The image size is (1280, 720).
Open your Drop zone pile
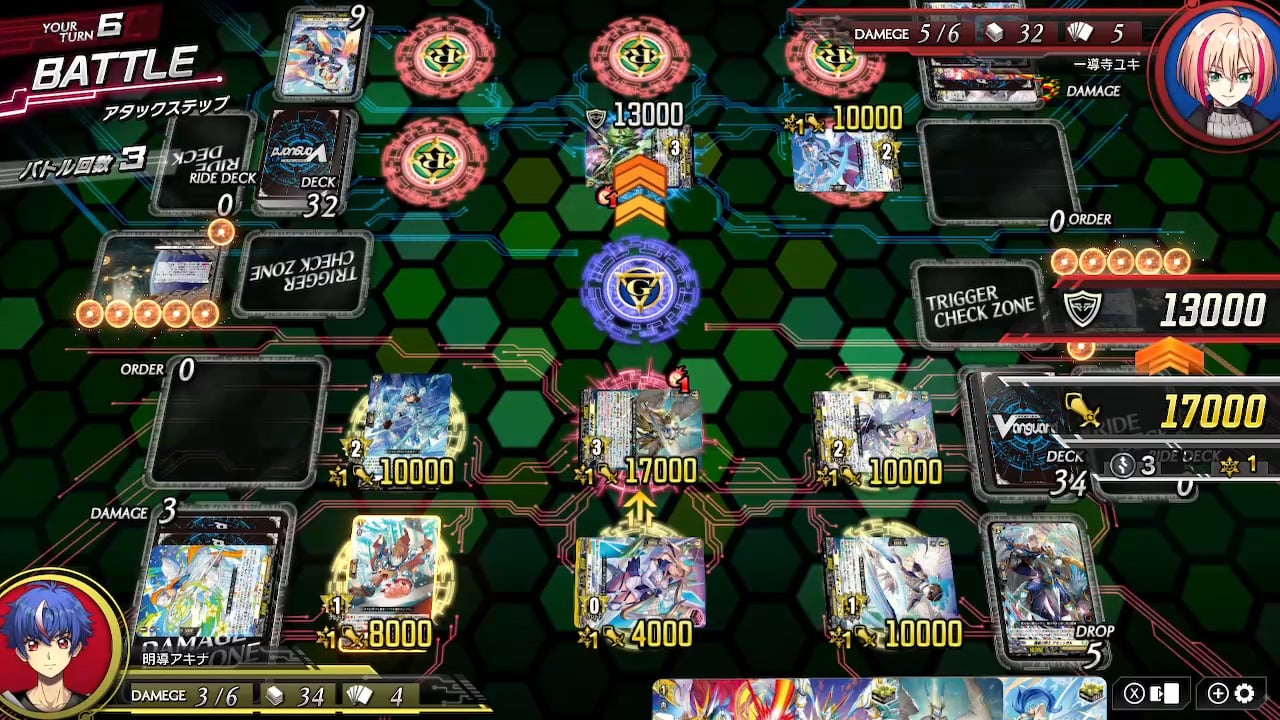point(1042,585)
